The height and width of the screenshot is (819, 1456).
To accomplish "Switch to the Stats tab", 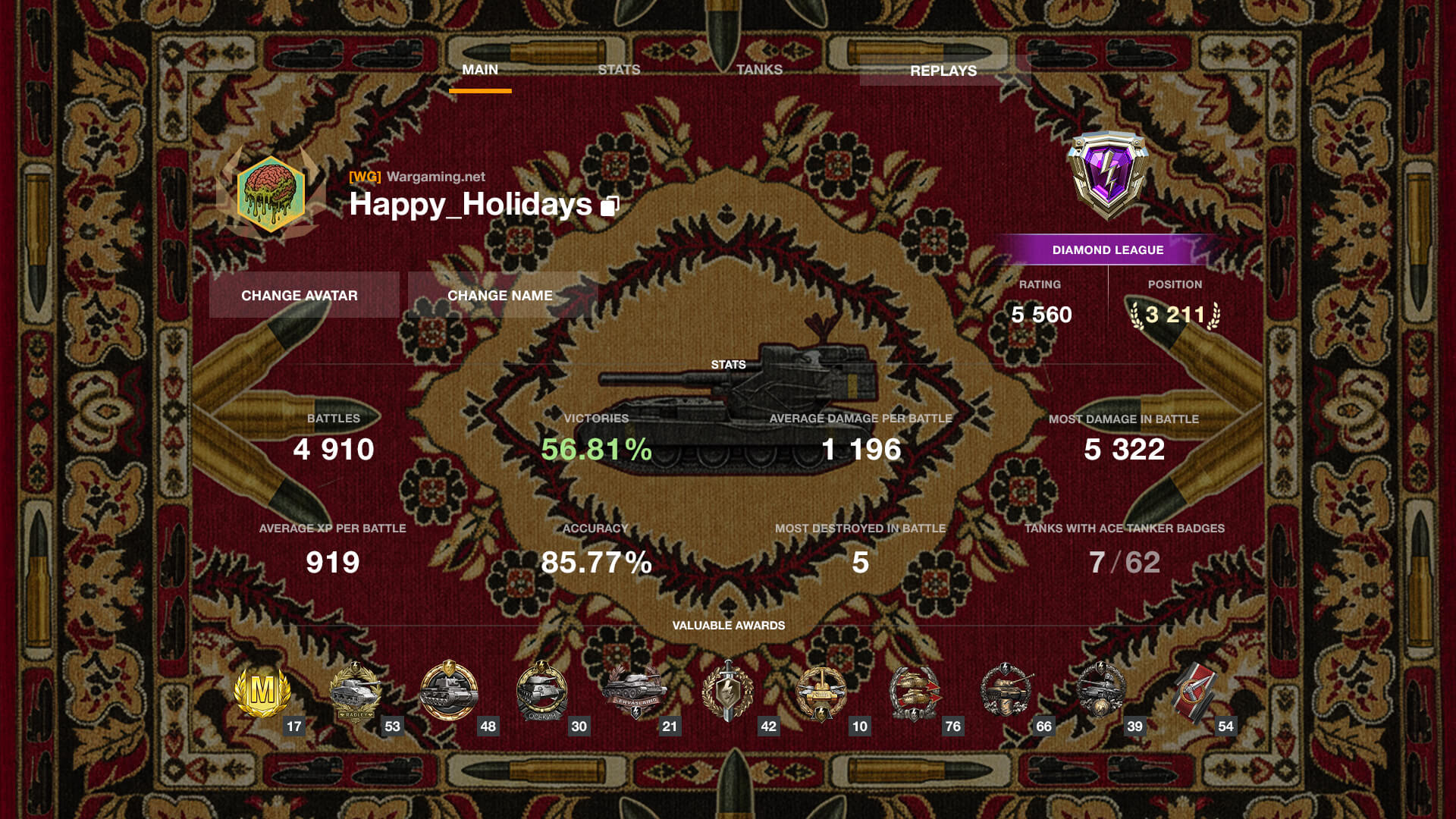I will [x=619, y=70].
